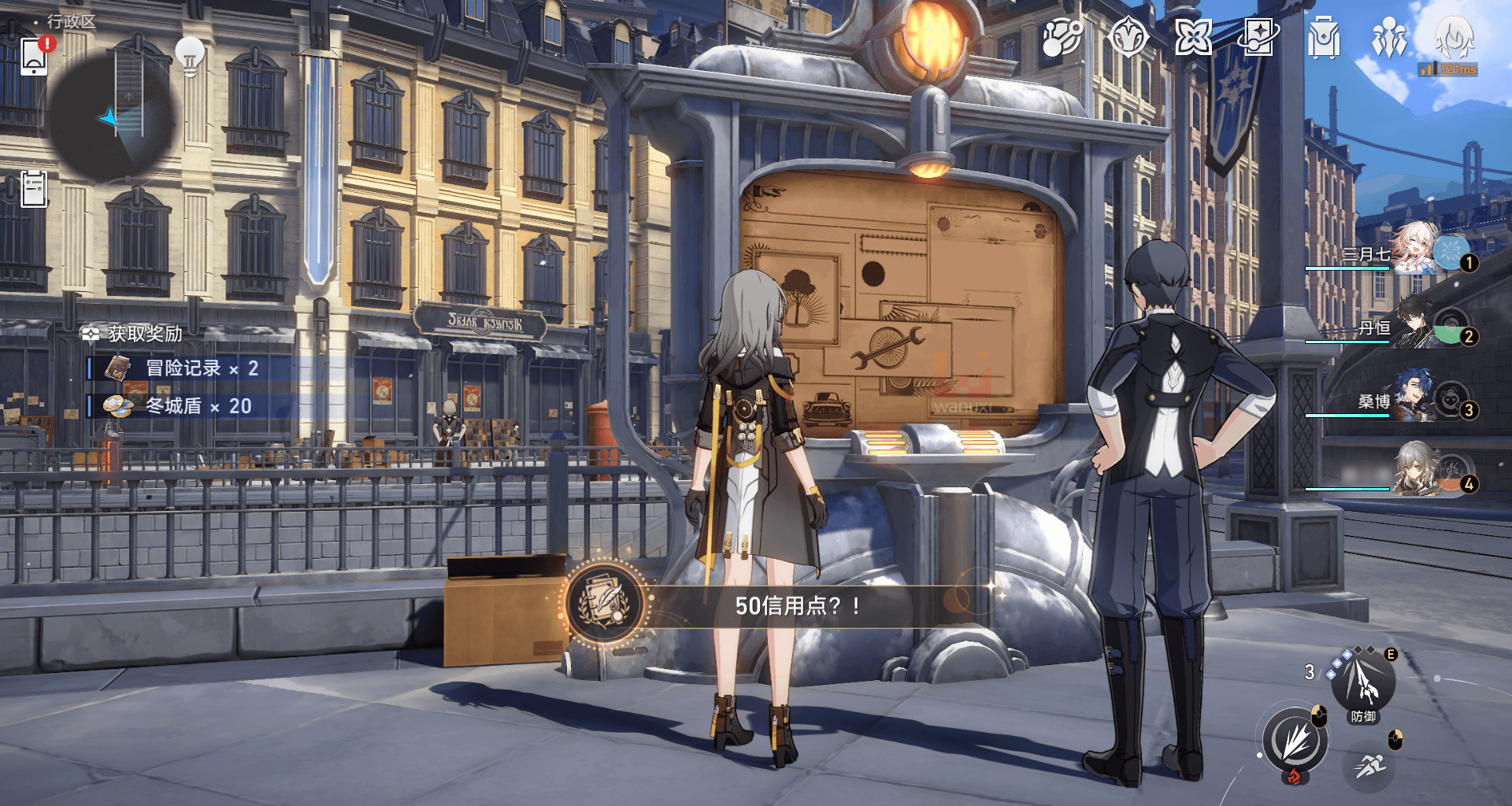This screenshot has height=806, width=1512.
Task: Use the basic attack button
Action: point(1295,741)
